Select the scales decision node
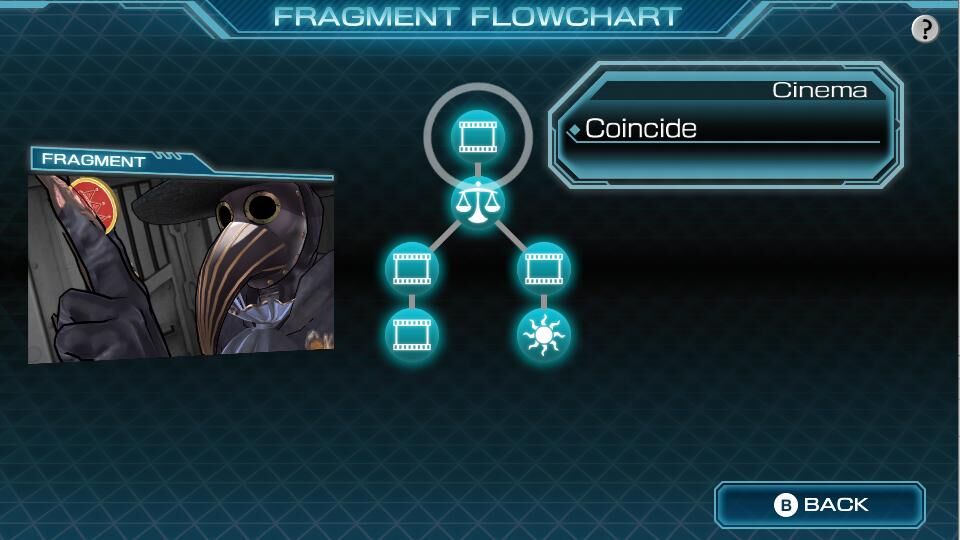Image resolution: width=960 pixels, height=540 pixels. (x=478, y=202)
